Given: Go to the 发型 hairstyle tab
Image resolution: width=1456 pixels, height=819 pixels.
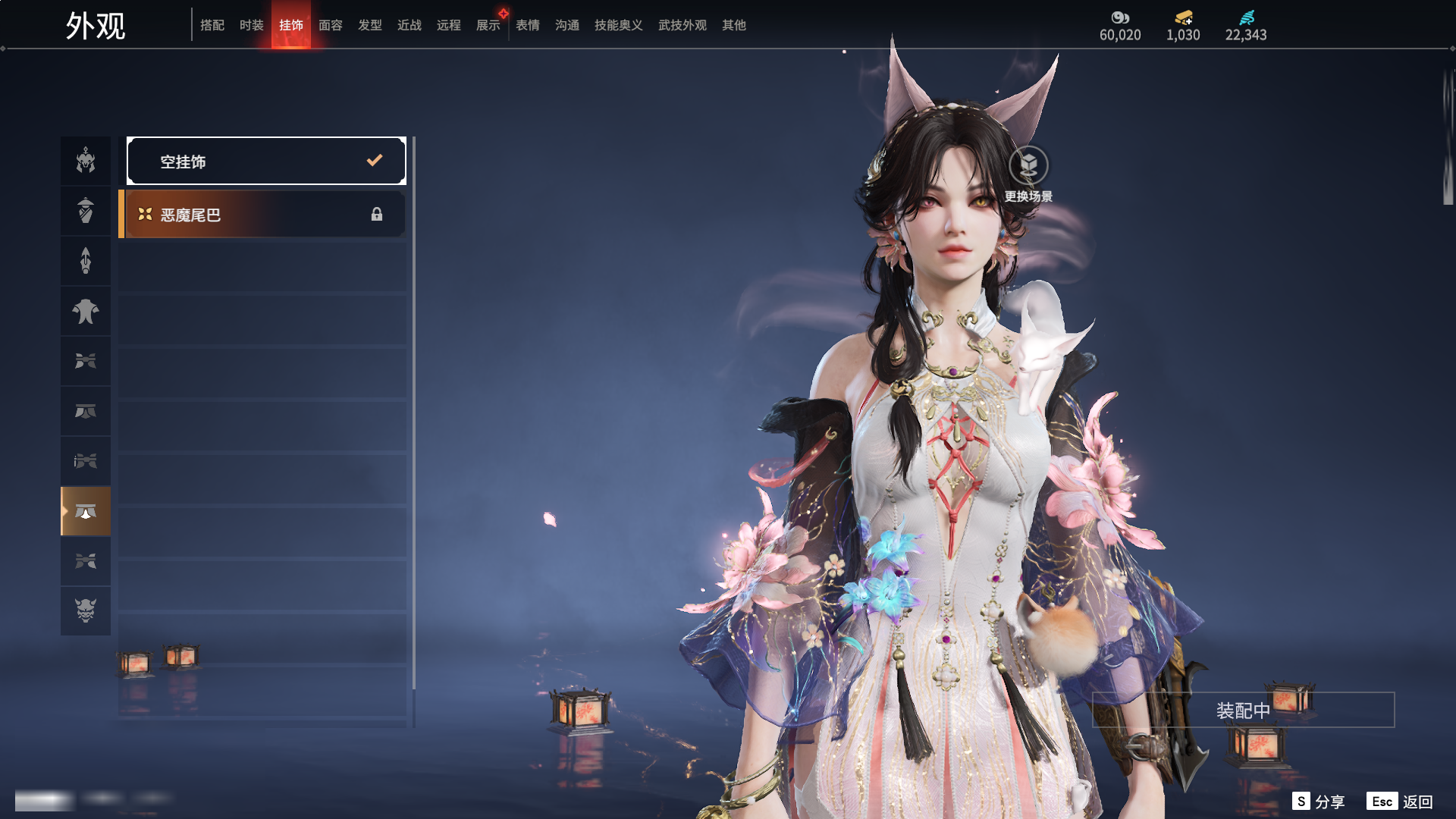Looking at the screenshot, I should coord(370,25).
